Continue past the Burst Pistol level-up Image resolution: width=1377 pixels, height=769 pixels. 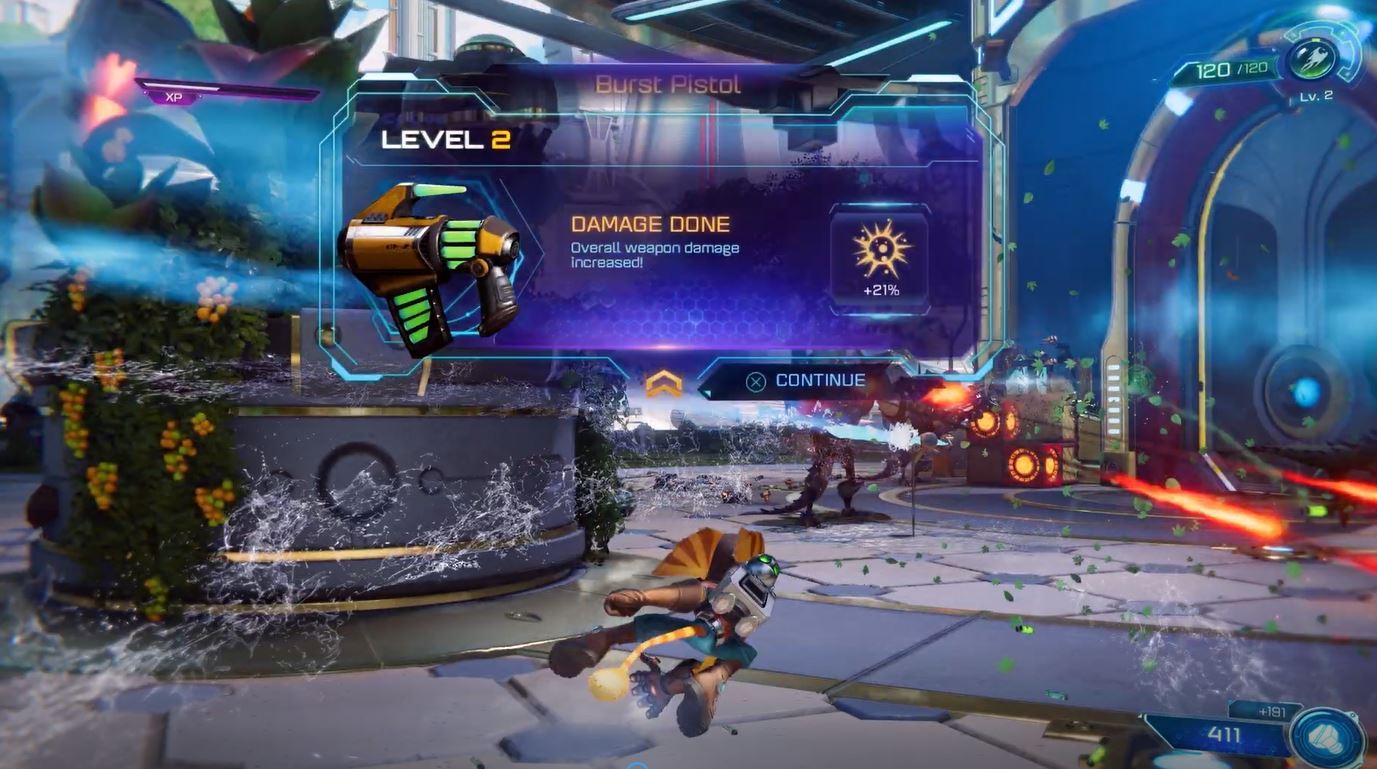click(807, 381)
